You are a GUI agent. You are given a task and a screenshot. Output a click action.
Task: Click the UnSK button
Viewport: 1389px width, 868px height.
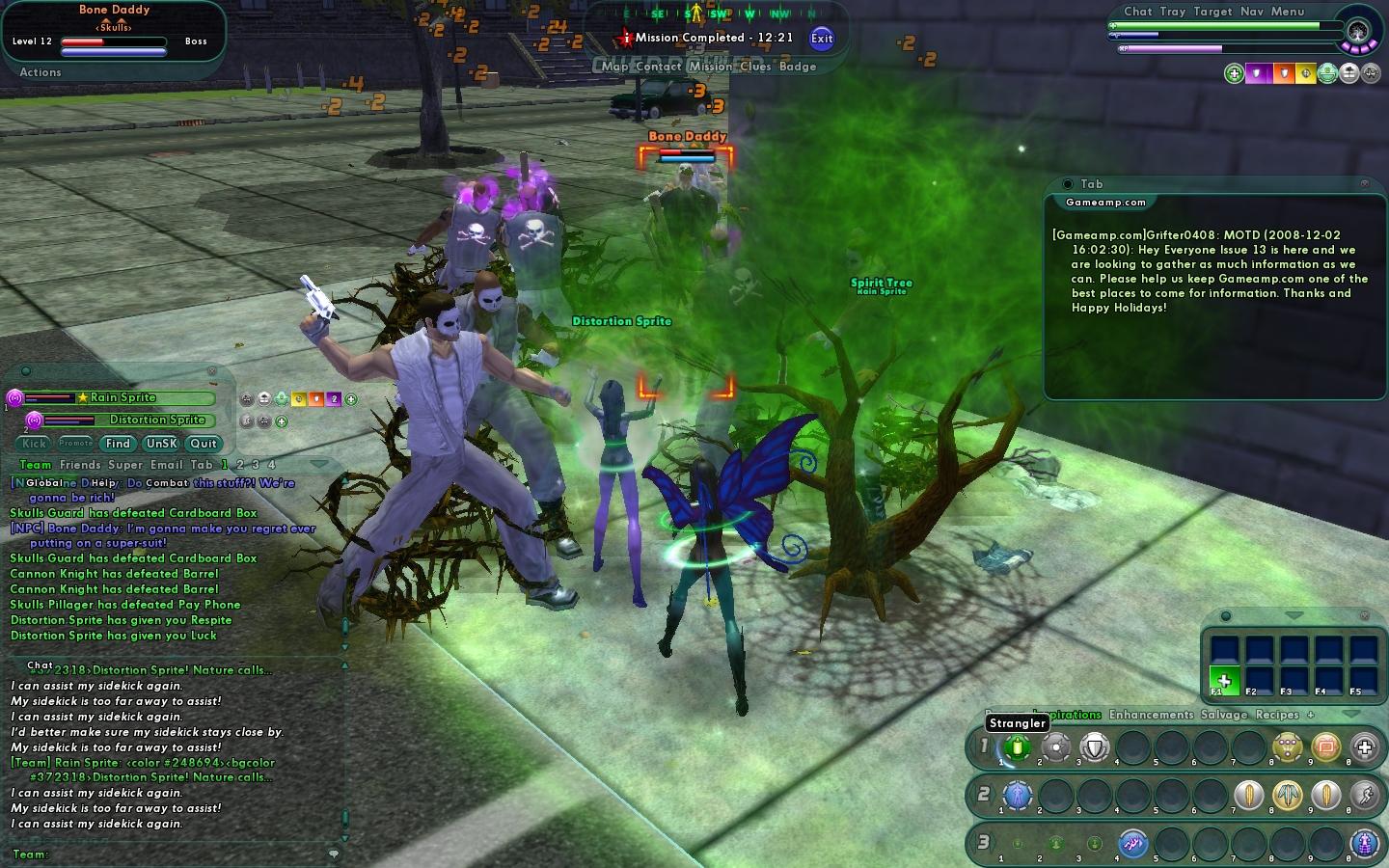tap(161, 444)
